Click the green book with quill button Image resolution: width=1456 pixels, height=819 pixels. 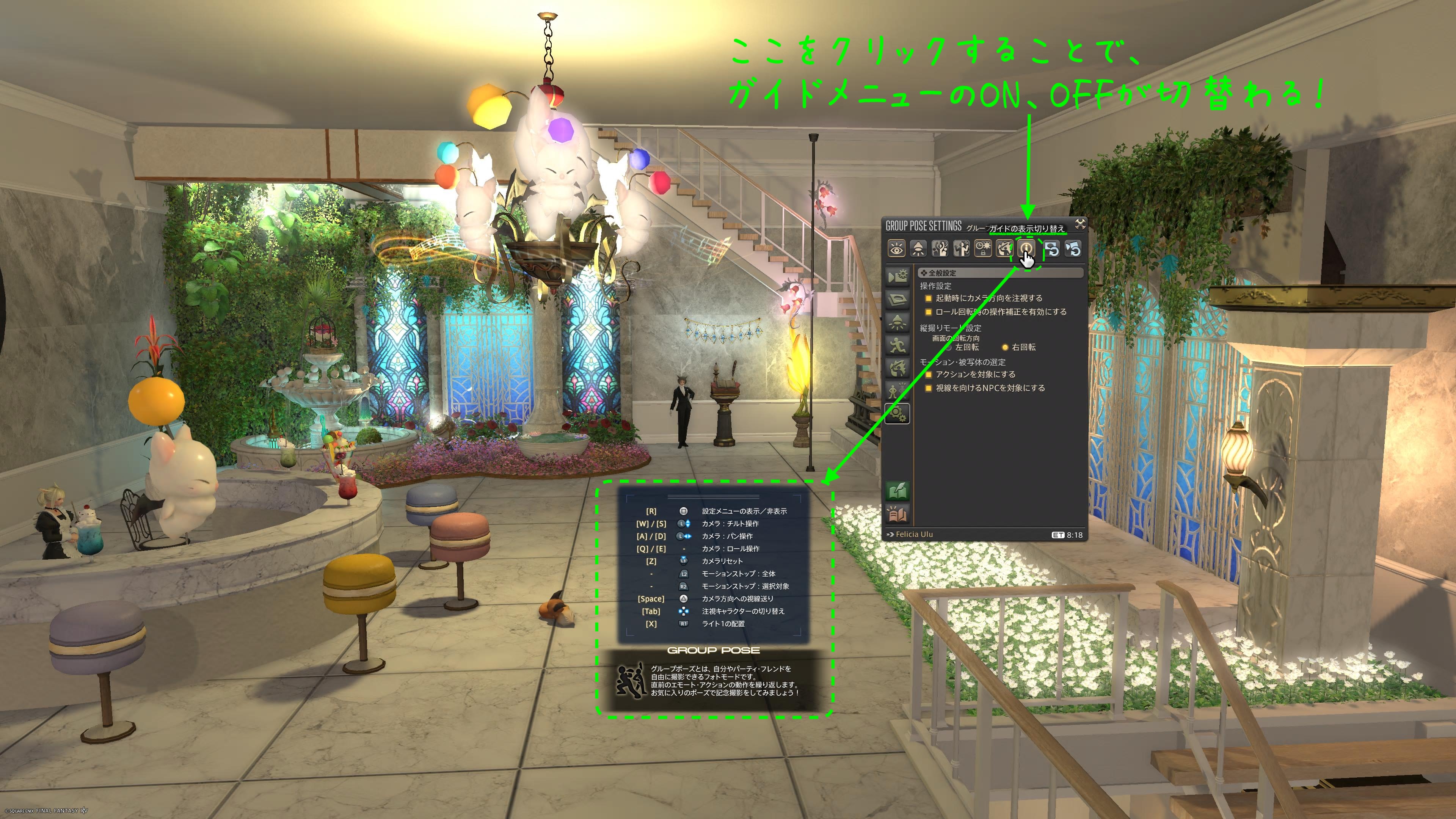(x=897, y=491)
